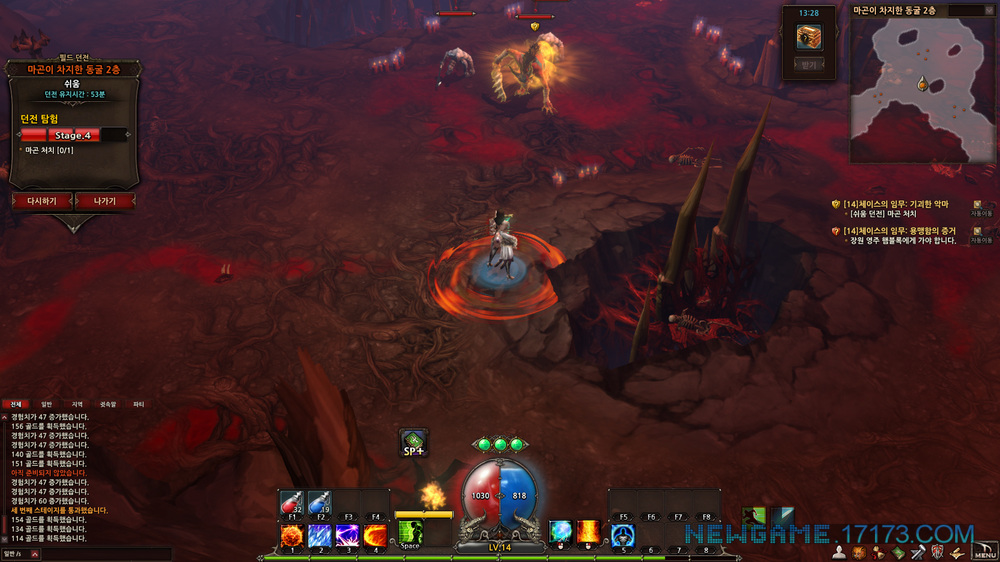Click the 다시하기 retry button
The height and width of the screenshot is (562, 1000).
pyautogui.click(x=42, y=201)
